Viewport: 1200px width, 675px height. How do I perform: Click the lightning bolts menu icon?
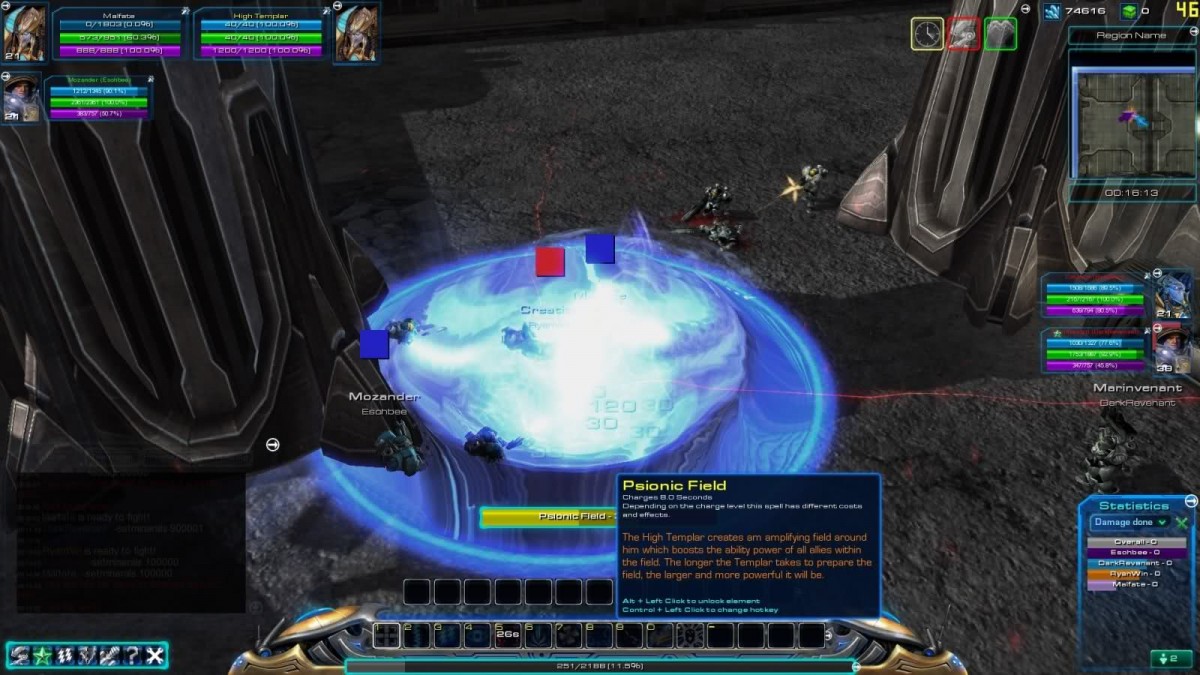(x=65, y=655)
